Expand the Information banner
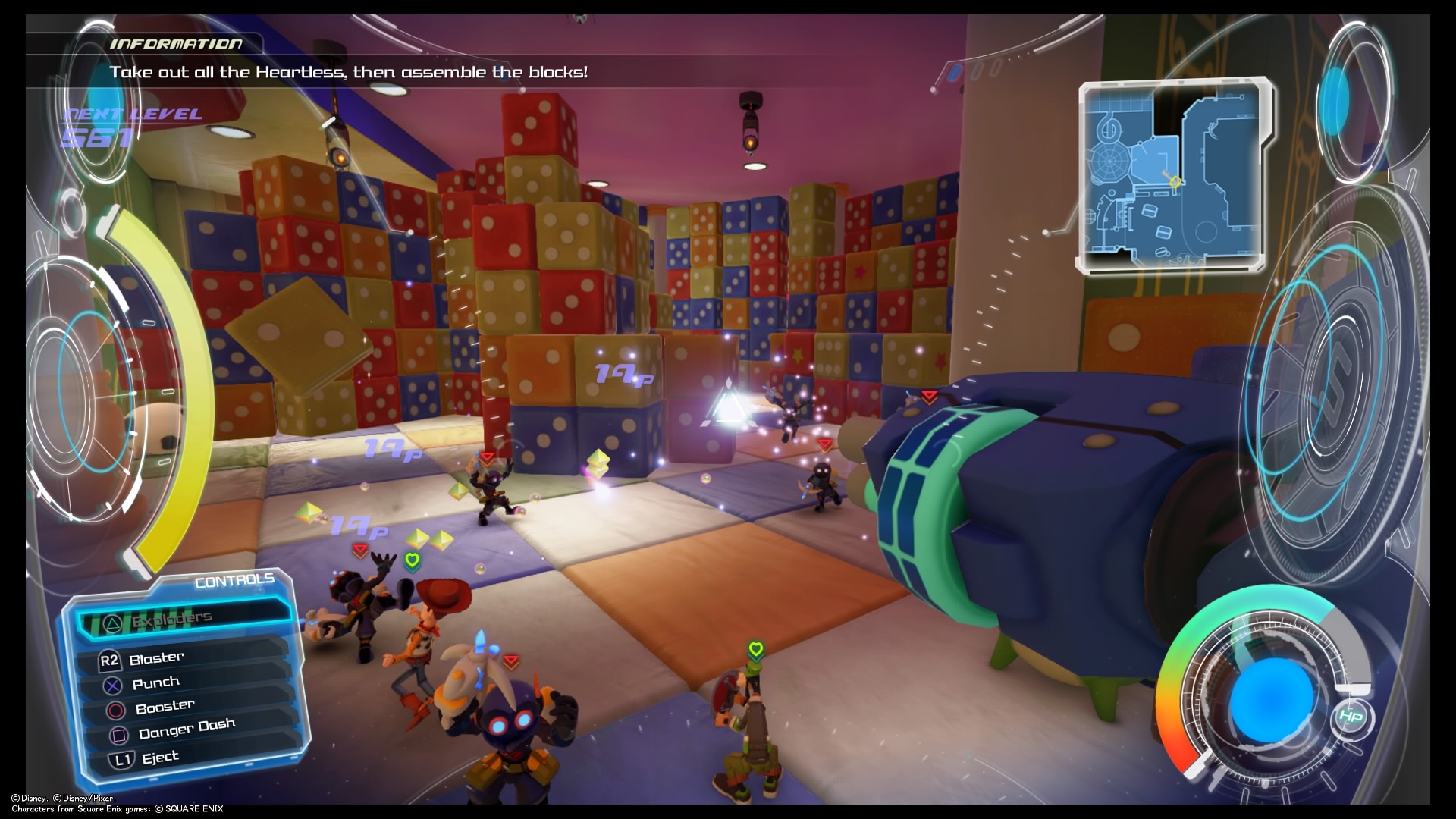 coord(349,72)
